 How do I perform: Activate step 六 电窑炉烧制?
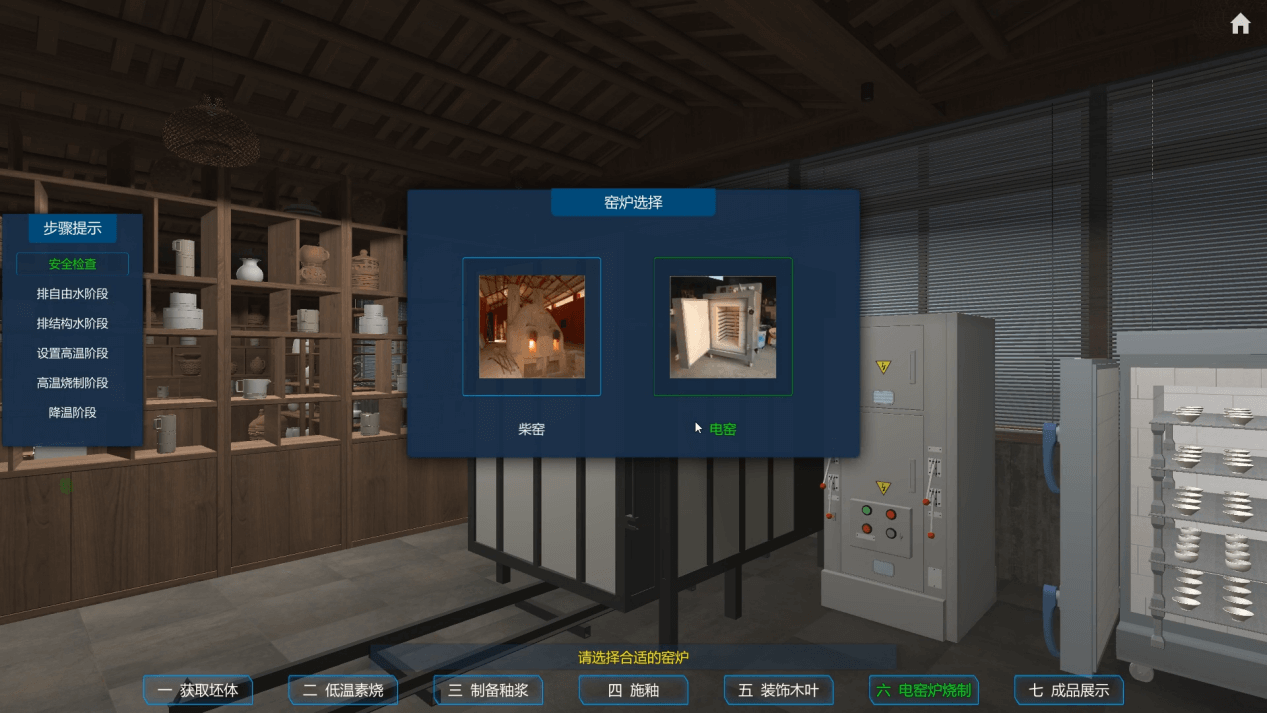pos(923,690)
